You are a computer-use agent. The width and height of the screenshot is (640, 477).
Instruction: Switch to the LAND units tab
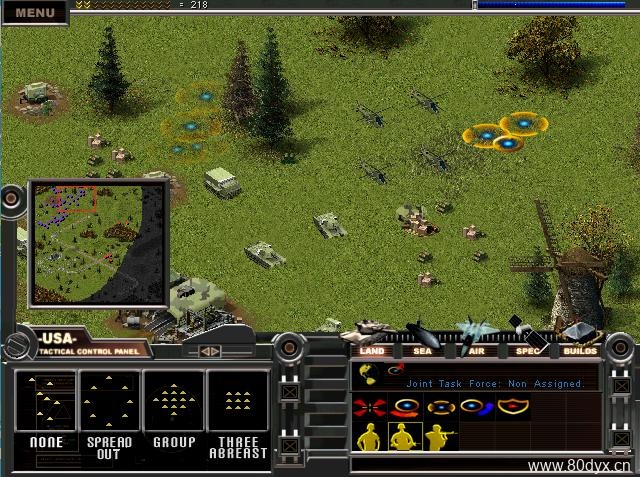(372, 350)
